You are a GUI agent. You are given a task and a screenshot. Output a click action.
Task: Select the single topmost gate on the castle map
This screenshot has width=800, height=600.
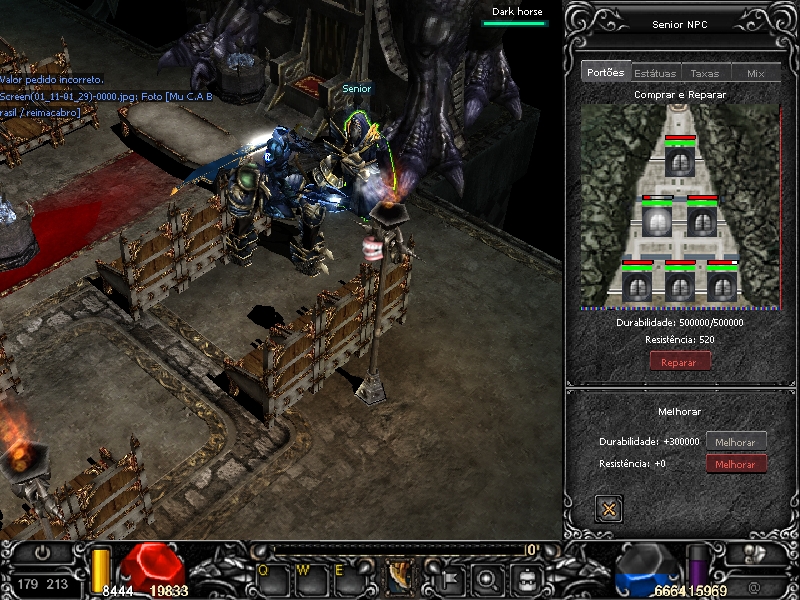(680, 160)
